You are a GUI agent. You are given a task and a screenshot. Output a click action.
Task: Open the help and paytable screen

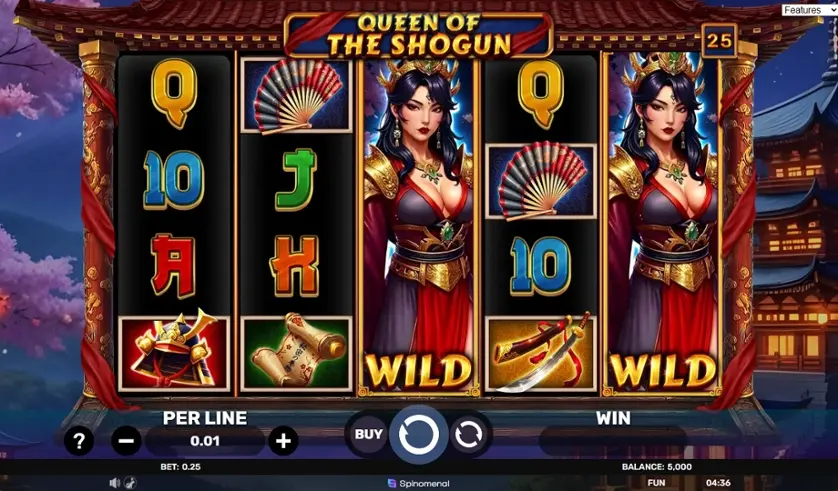pos(79,440)
